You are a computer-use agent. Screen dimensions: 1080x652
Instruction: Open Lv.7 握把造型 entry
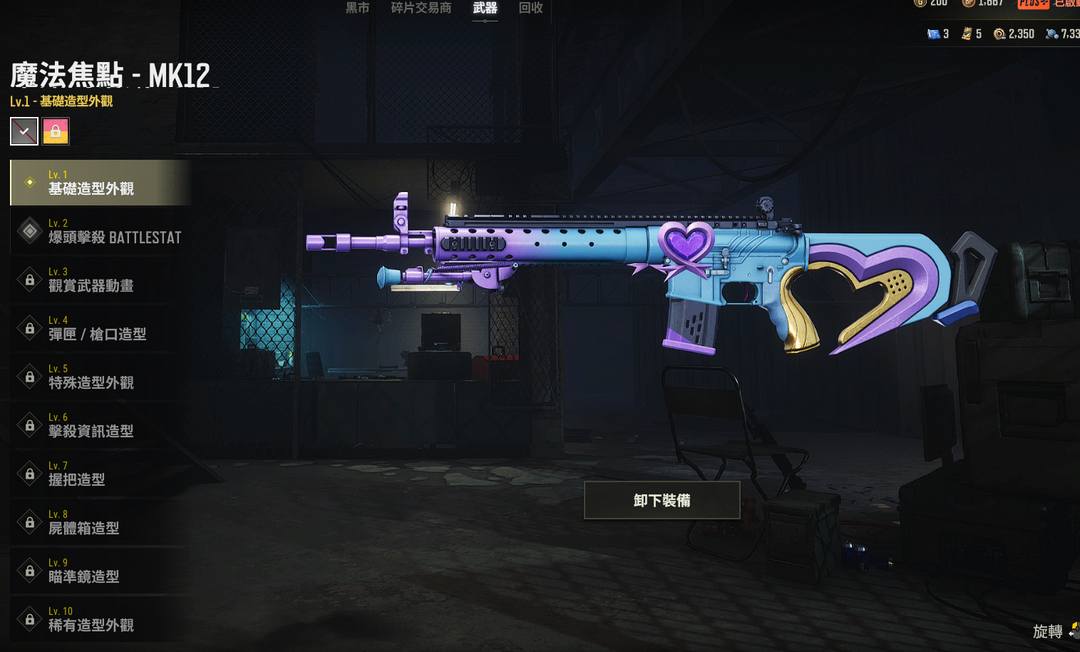coord(98,473)
